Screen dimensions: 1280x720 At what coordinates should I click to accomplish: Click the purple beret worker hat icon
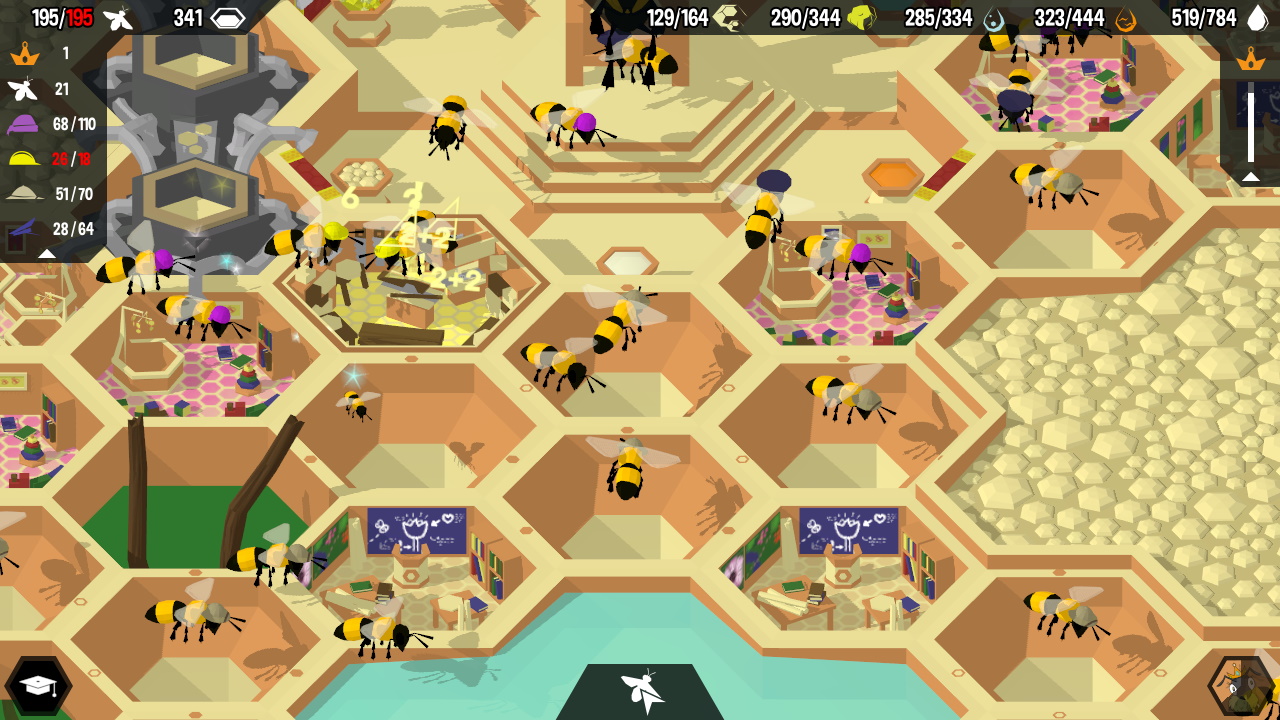[22, 125]
